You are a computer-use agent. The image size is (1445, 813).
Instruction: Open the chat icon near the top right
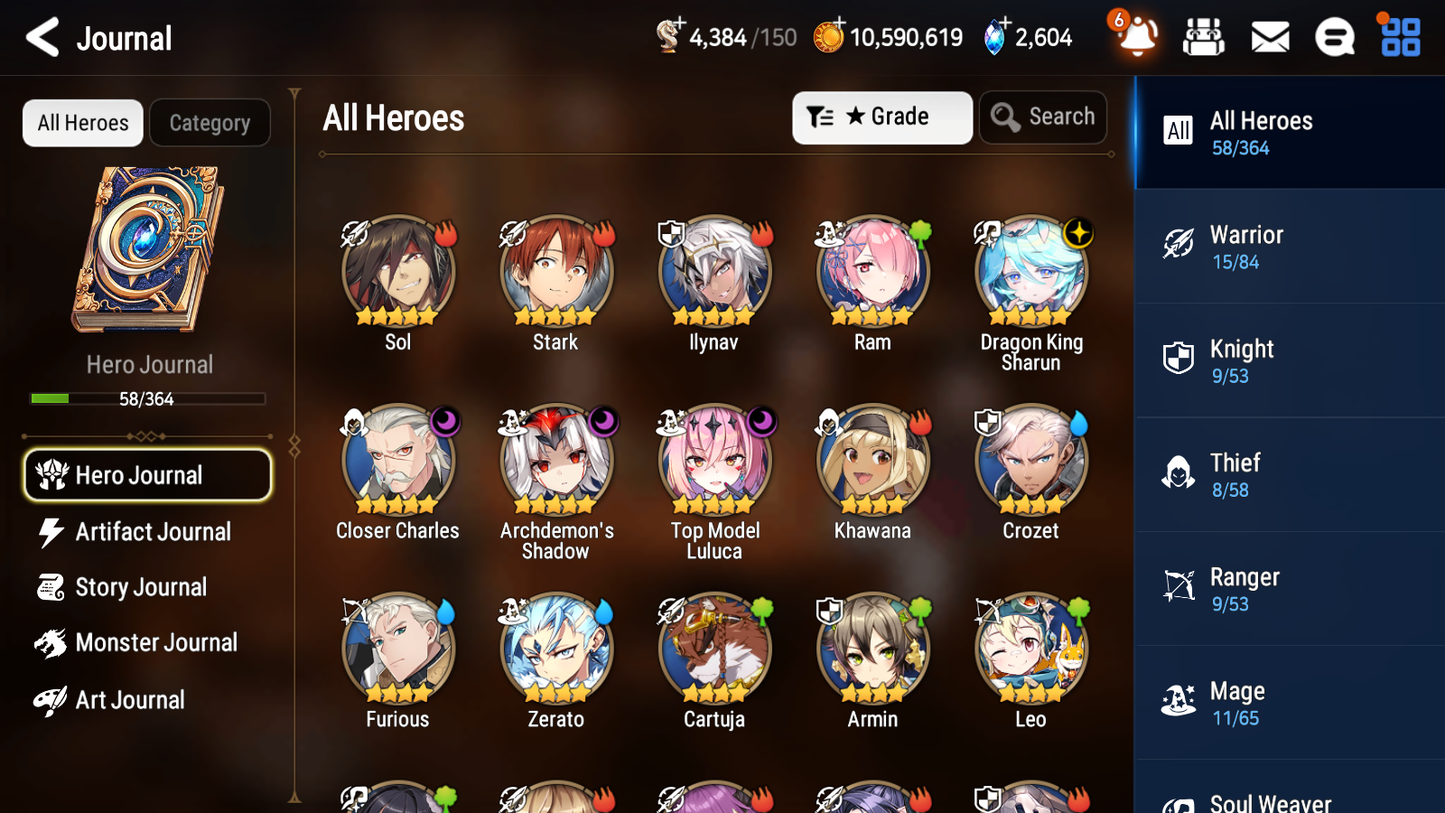pyautogui.click(x=1335, y=36)
